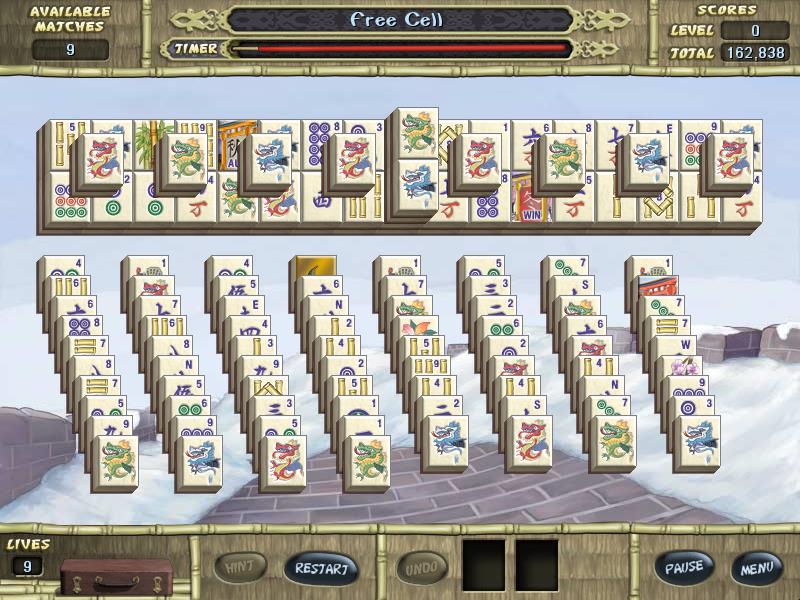Pause the game
The width and height of the screenshot is (800, 600).
click(685, 568)
